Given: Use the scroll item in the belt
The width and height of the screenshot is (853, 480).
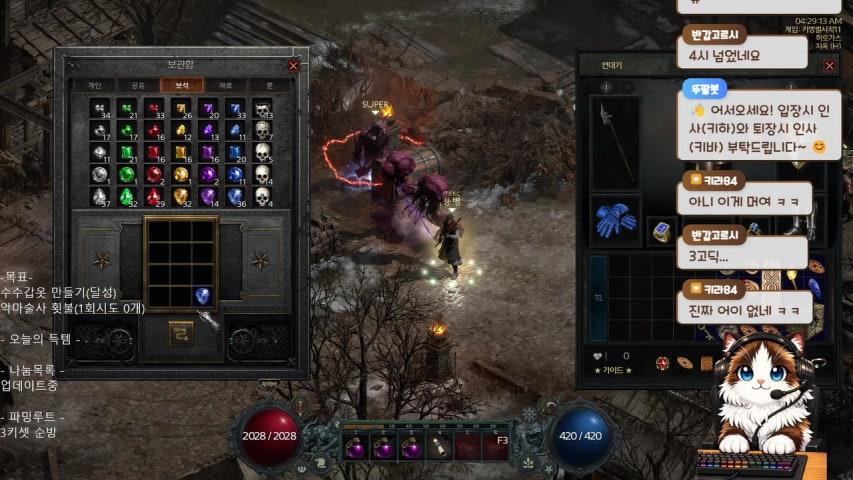Looking at the screenshot, I should [441, 447].
